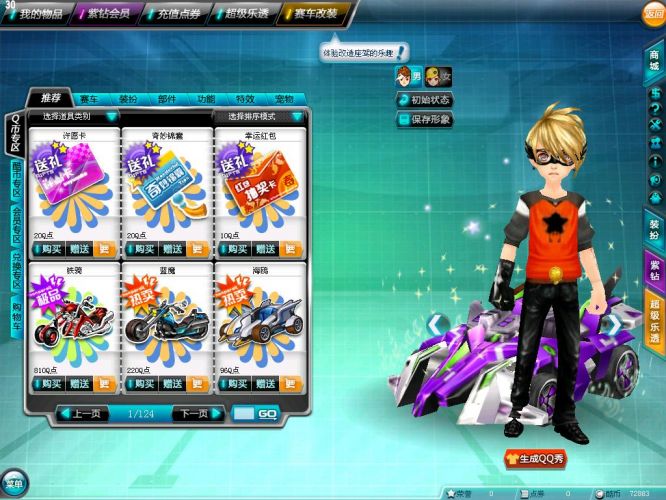Click the orange 返回 back button
This screenshot has width=666, height=500.
[653, 13]
